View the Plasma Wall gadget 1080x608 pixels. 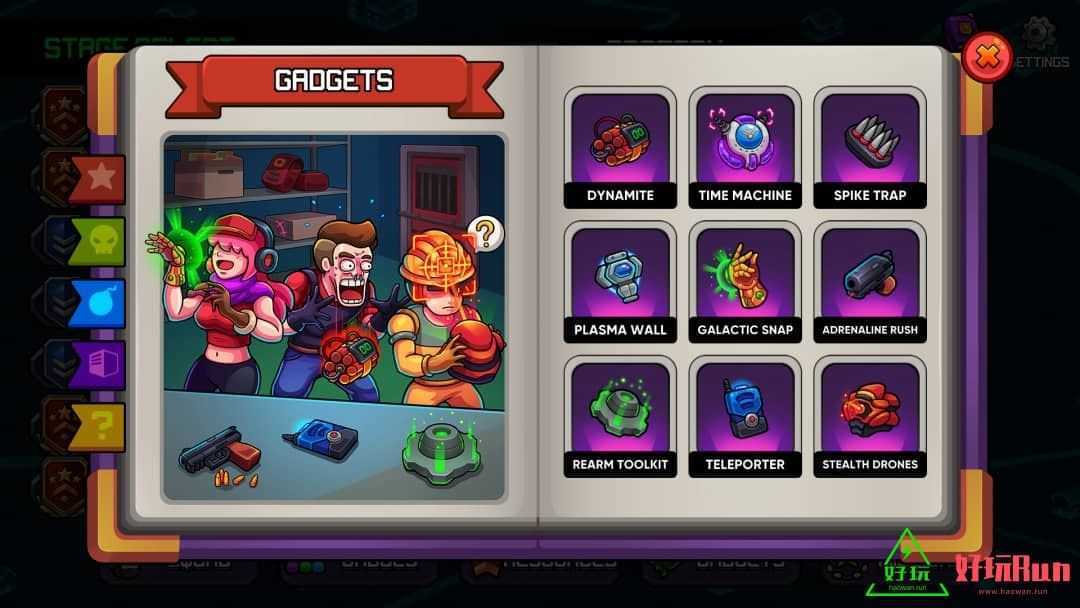[x=620, y=282]
